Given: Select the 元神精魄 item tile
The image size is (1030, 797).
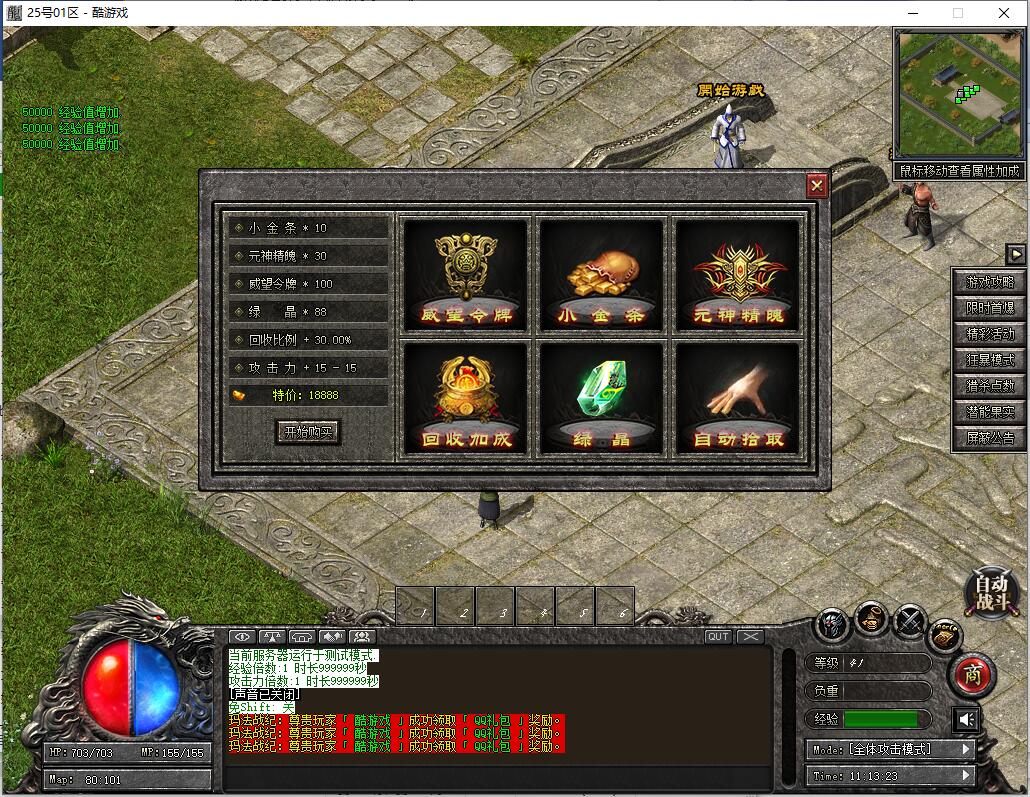Looking at the screenshot, I should point(738,275).
